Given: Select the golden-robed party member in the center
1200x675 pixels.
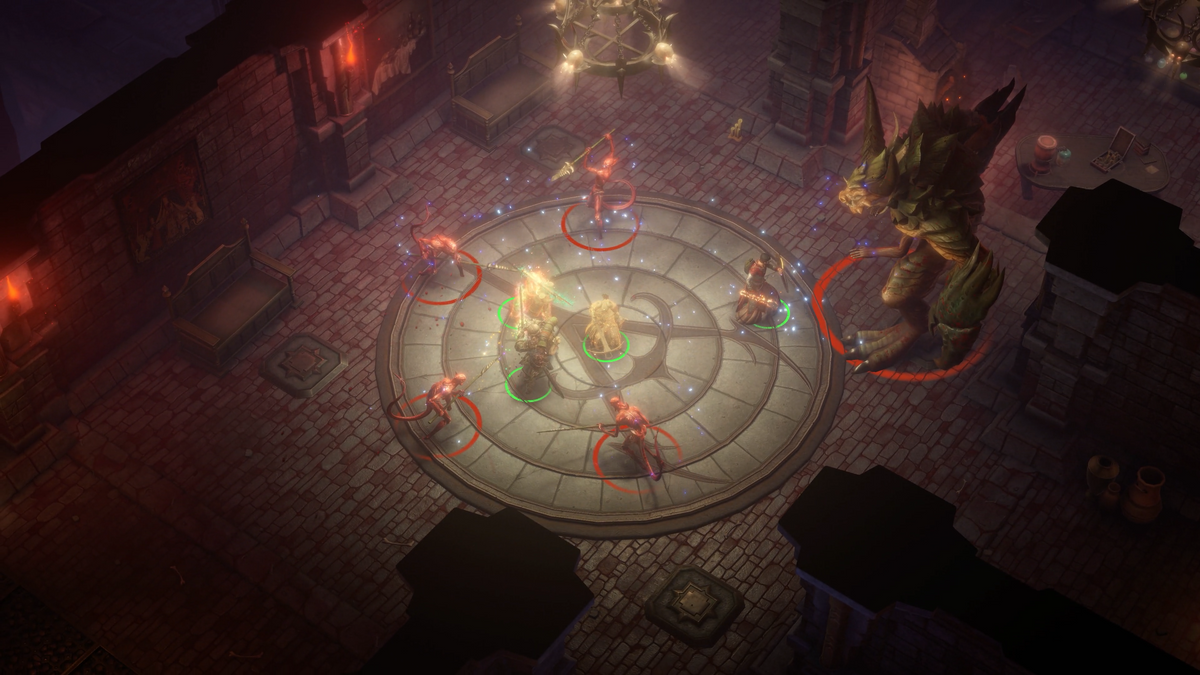Looking at the screenshot, I should point(604,325).
